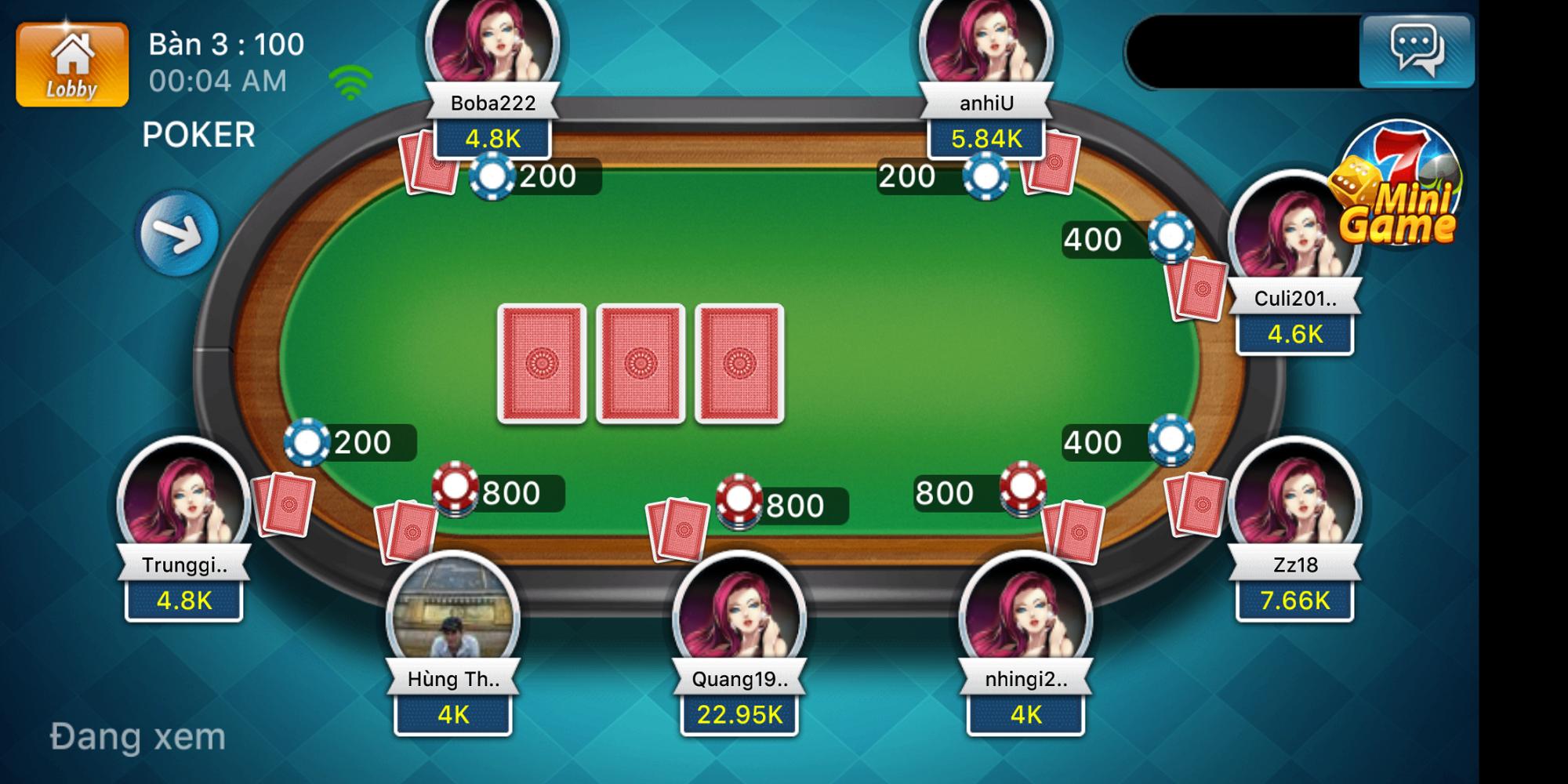Toggle view of Boba222's face-down cards

[427, 162]
